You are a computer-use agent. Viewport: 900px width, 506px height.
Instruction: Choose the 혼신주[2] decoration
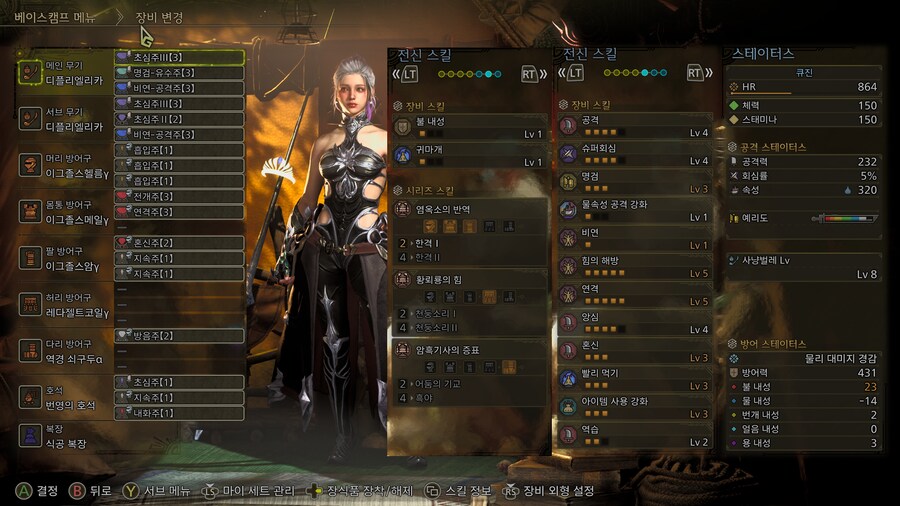180,243
